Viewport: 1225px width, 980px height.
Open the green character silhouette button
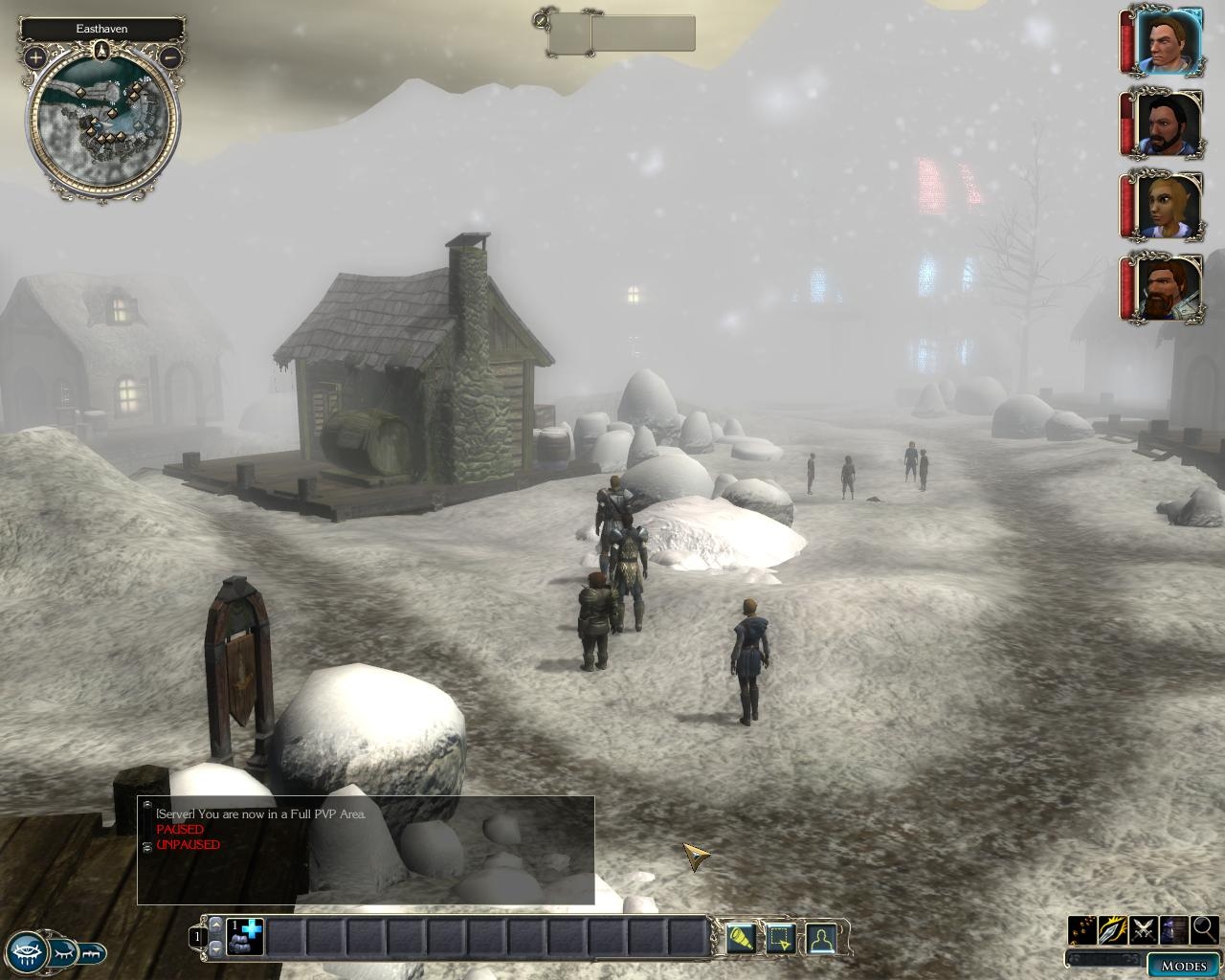(x=820, y=938)
